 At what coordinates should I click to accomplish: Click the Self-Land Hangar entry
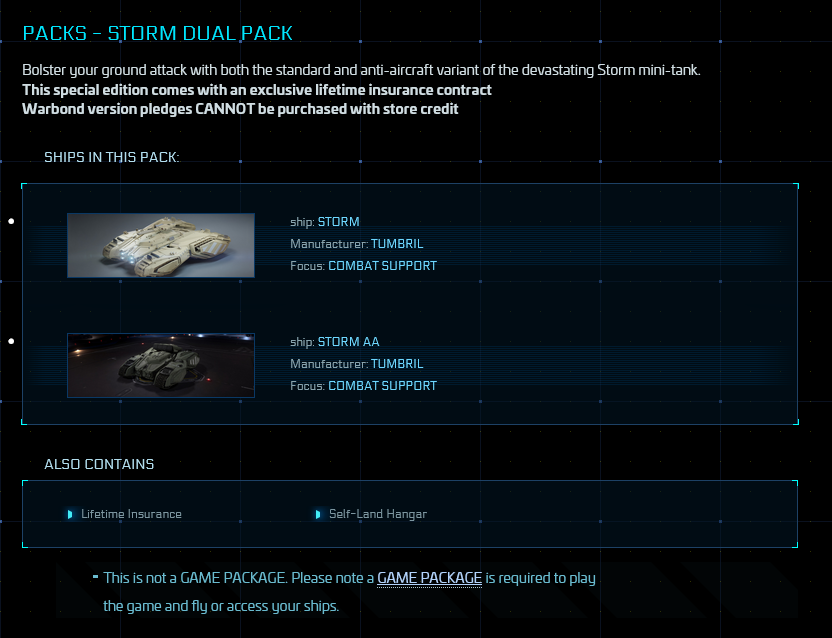(377, 514)
